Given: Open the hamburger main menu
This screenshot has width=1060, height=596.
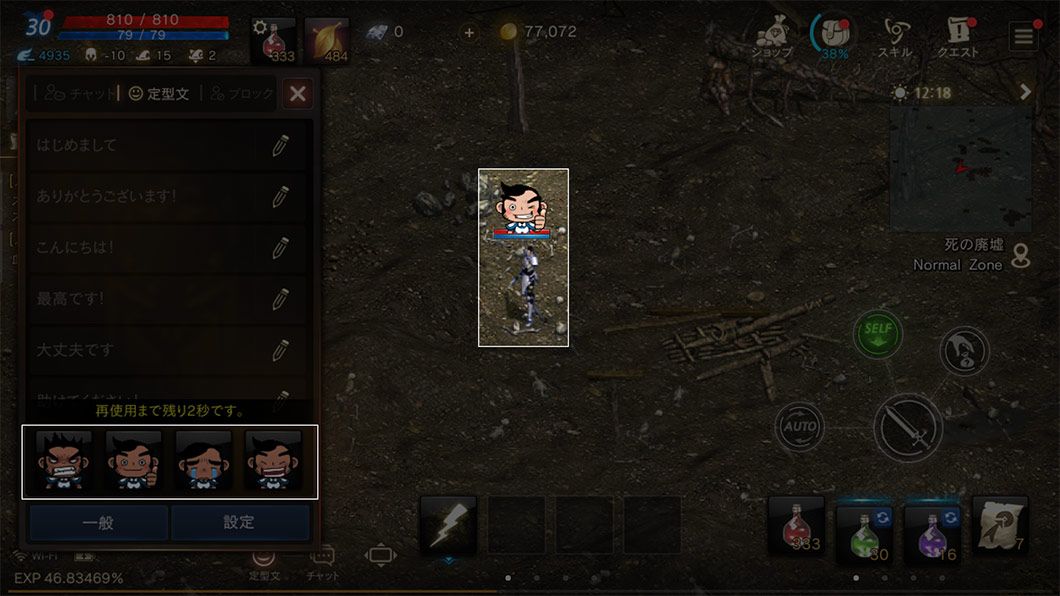Looking at the screenshot, I should (x=1023, y=38).
